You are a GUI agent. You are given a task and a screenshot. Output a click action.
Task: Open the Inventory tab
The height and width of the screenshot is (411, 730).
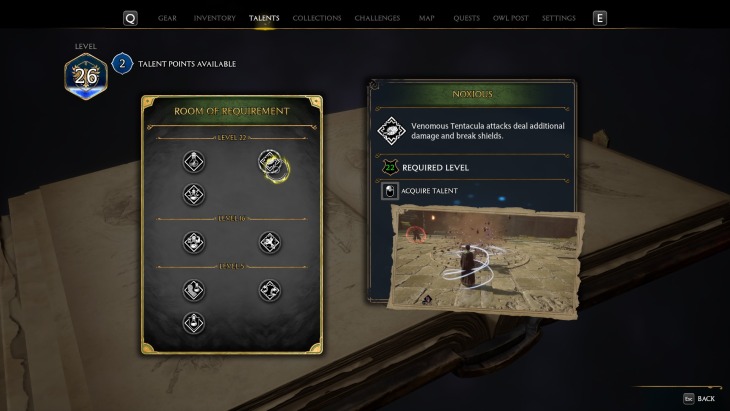(x=214, y=18)
